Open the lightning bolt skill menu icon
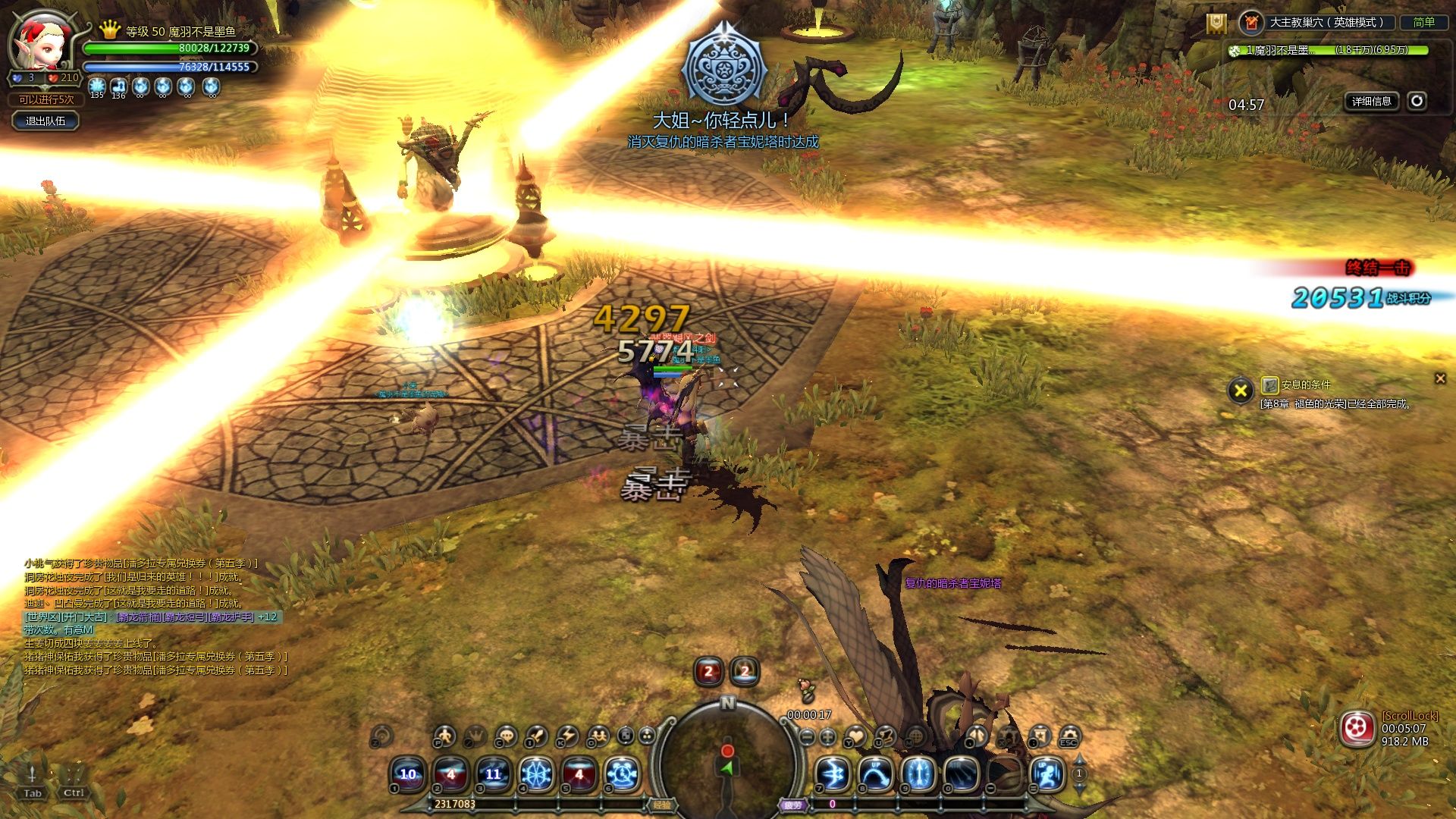The image size is (1456, 819). tap(567, 736)
